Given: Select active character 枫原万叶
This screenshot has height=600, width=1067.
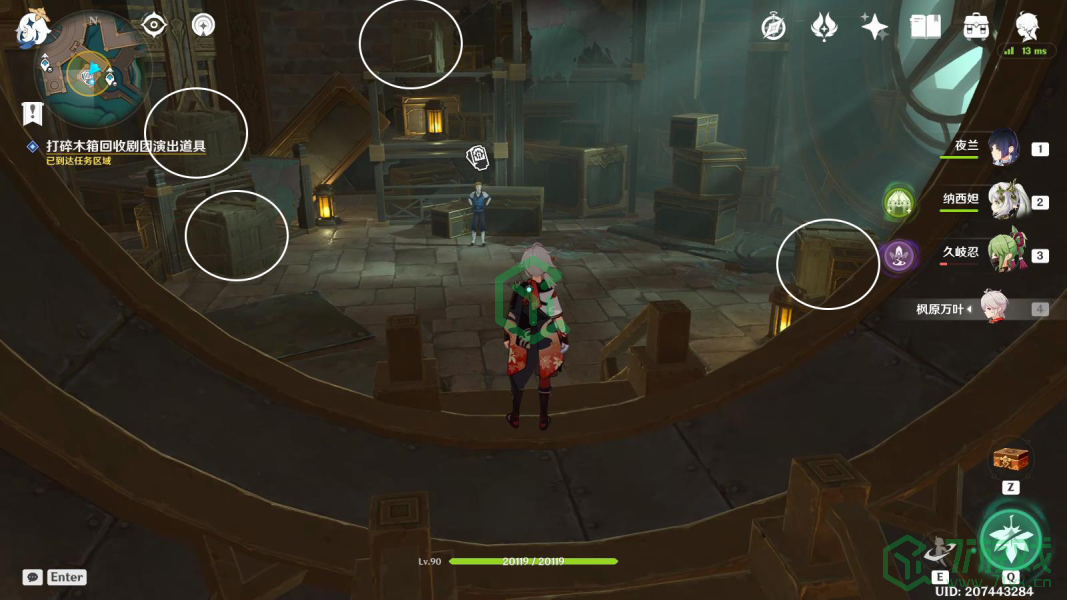Looking at the screenshot, I should click(990, 309).
